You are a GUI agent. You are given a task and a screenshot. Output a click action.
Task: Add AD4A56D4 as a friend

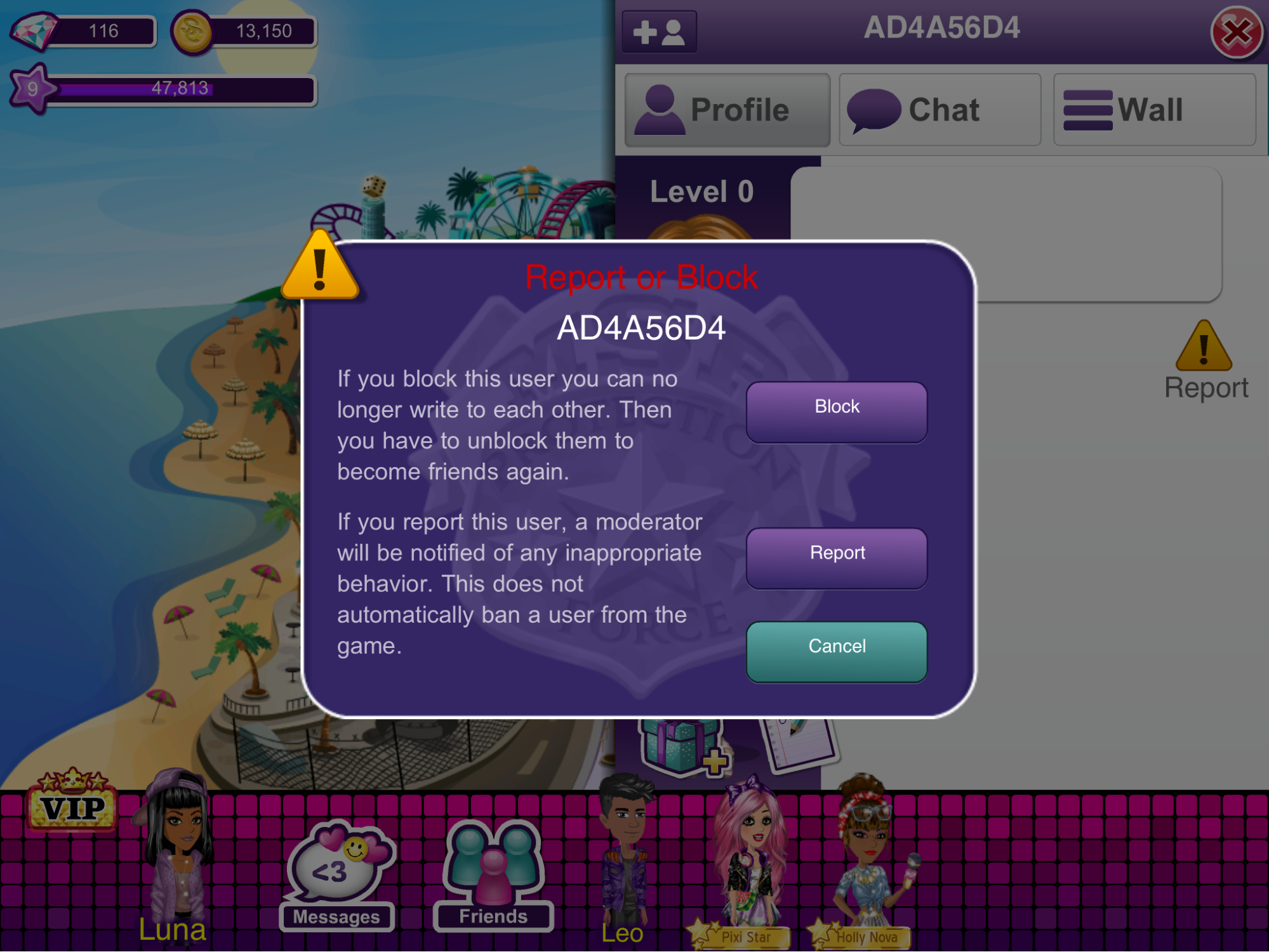pos(660,32)
